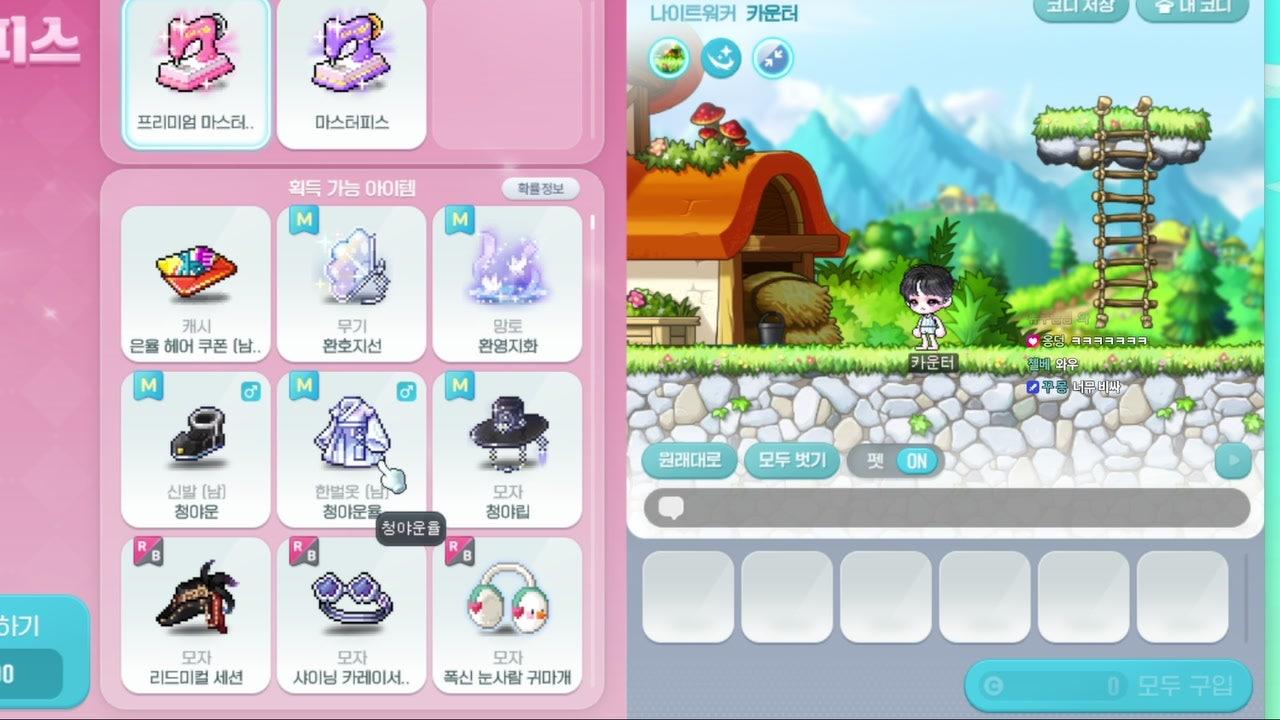The image size is (1280, 720).
Task: Click the inward arrows shrink icon
Action: 772,58
